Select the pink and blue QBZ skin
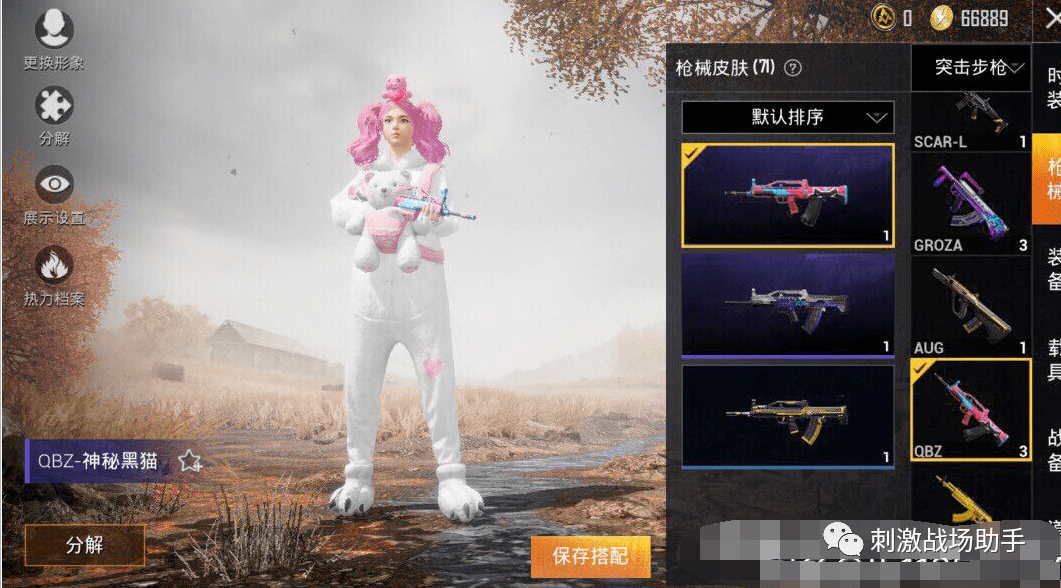1061x588 pixels. (788, 195)
